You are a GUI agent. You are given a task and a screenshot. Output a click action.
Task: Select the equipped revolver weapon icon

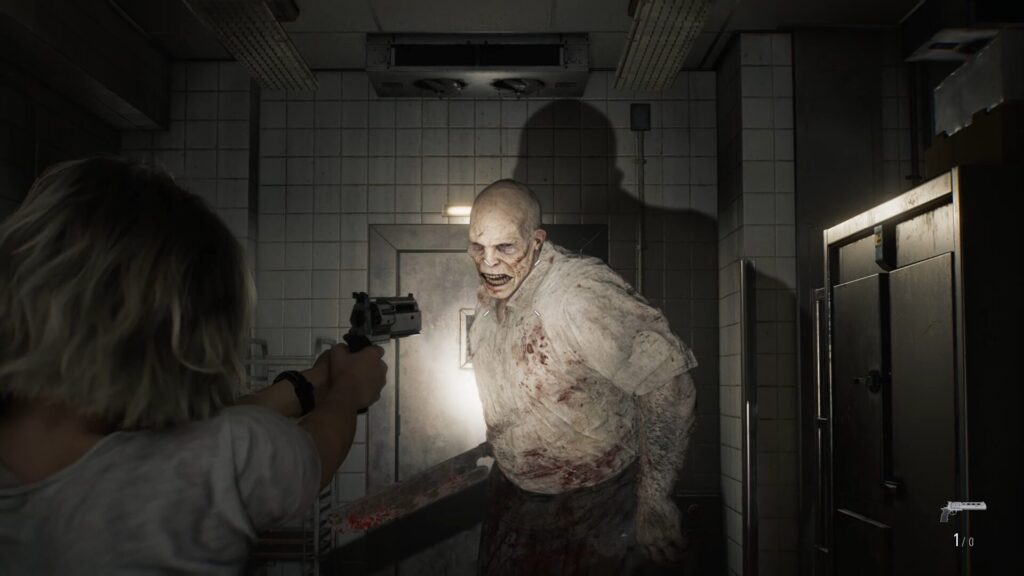[961, 510]
